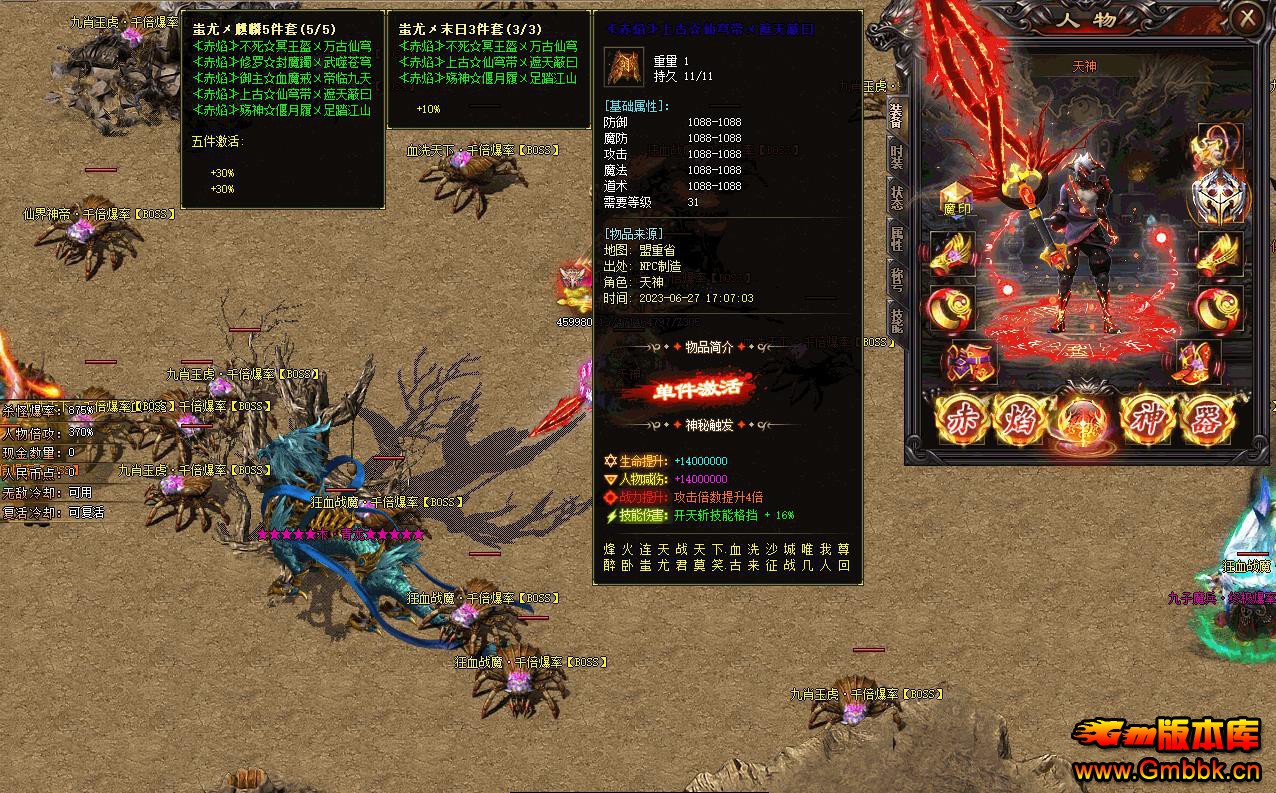The height and width of the screenshot is (793, 1276).
Task: Switch to the 技能 skills tab
Action: tap(896, 319)
